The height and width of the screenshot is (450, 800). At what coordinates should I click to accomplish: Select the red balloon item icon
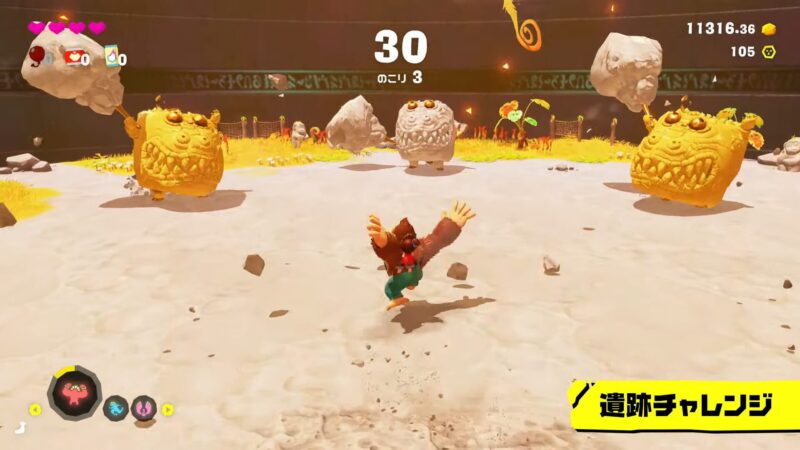(x=38, y=56)
